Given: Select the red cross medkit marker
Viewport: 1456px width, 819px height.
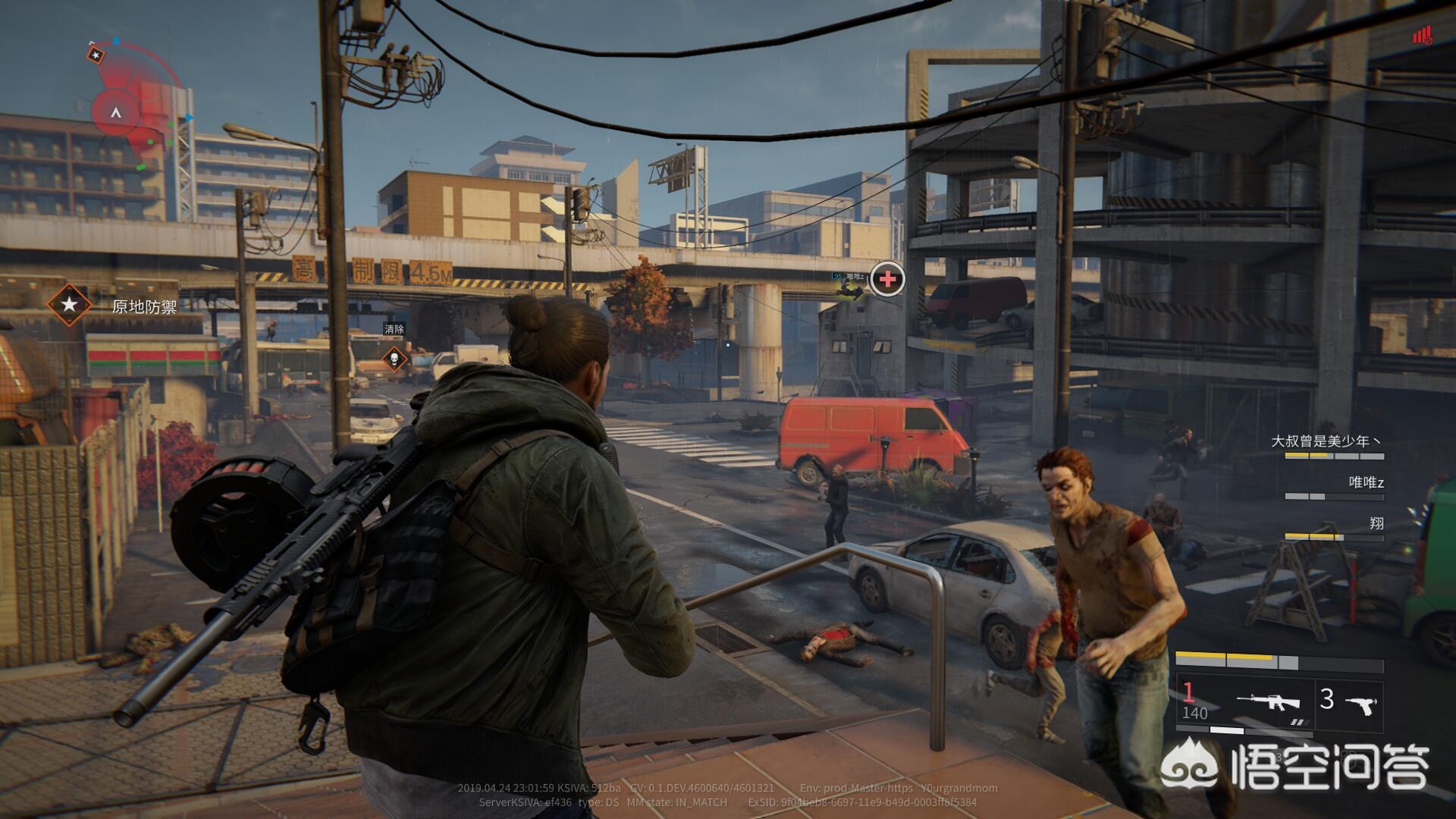Looking at the screenshot, I should point(887,279).
